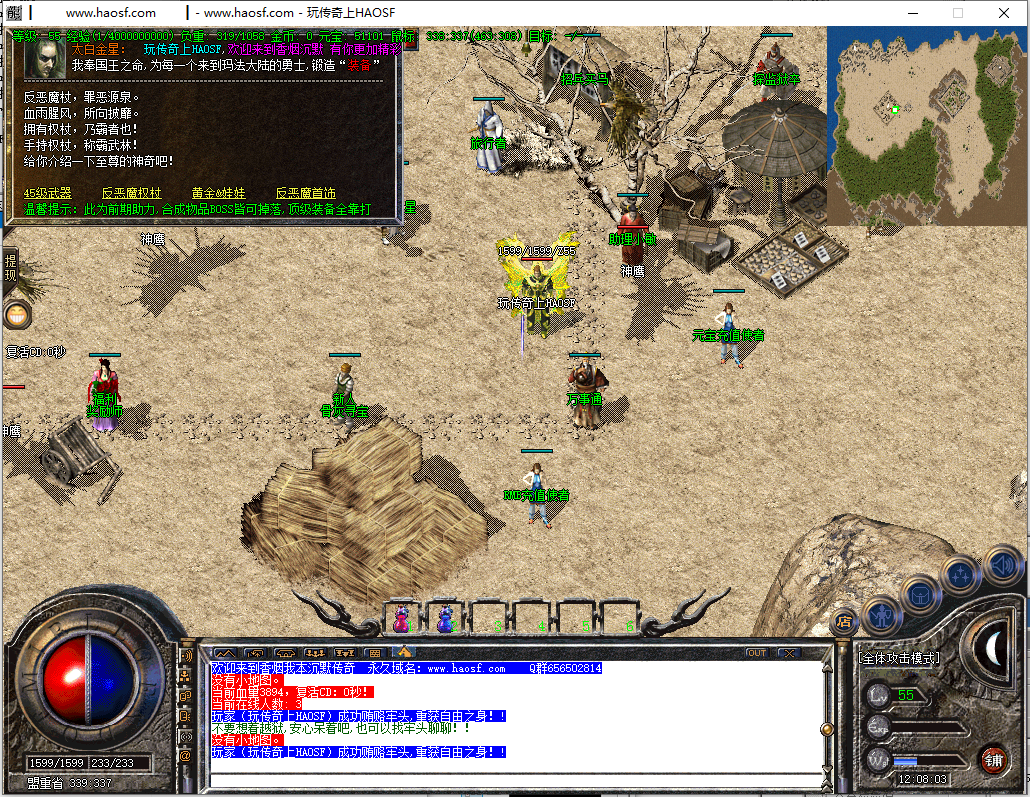
Task: Choose the 45级武器 dialogue link
Action: [48, 193]
